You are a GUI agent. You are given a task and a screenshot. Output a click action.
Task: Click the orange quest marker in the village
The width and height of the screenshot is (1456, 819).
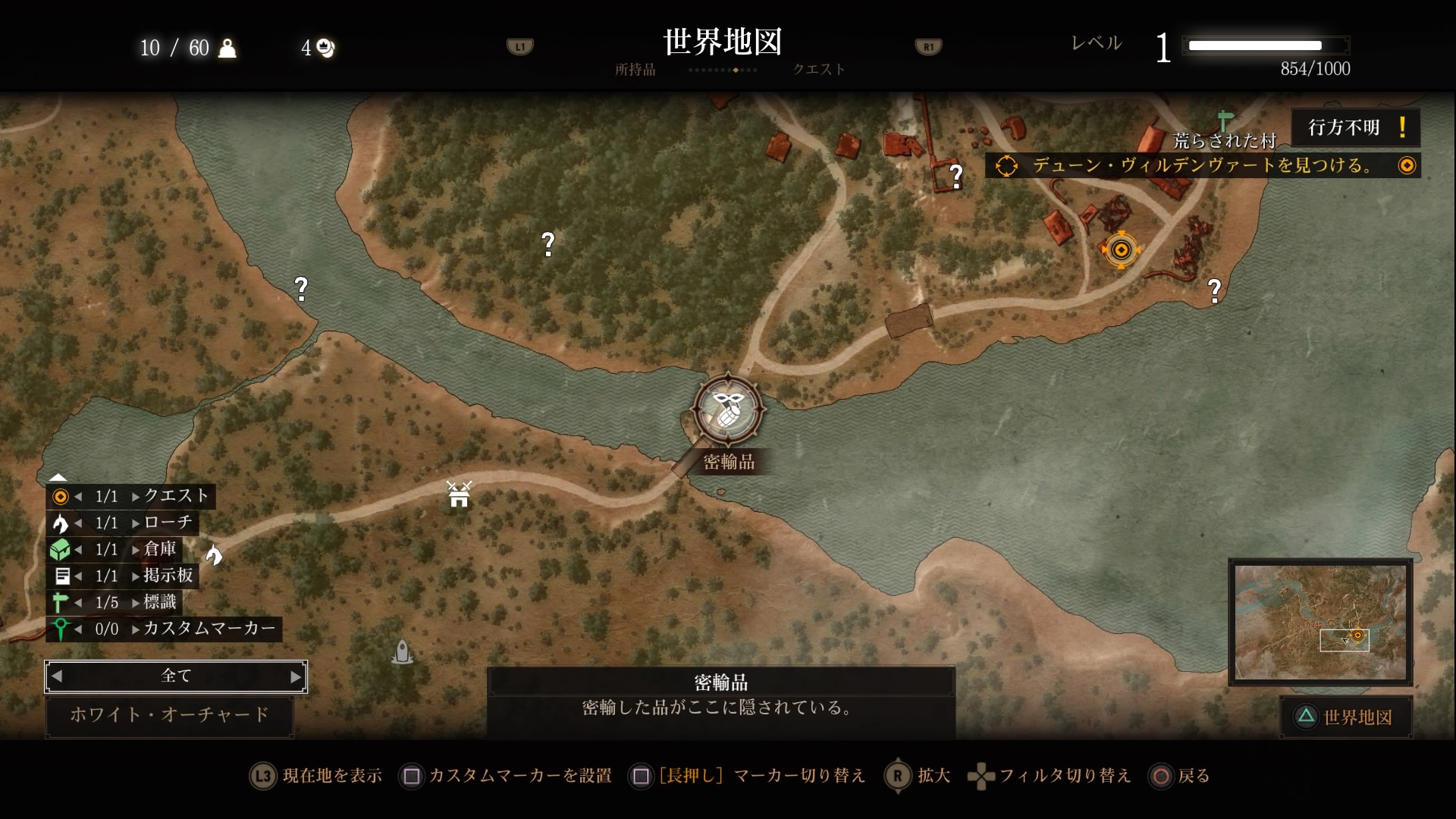point(1122,250)
